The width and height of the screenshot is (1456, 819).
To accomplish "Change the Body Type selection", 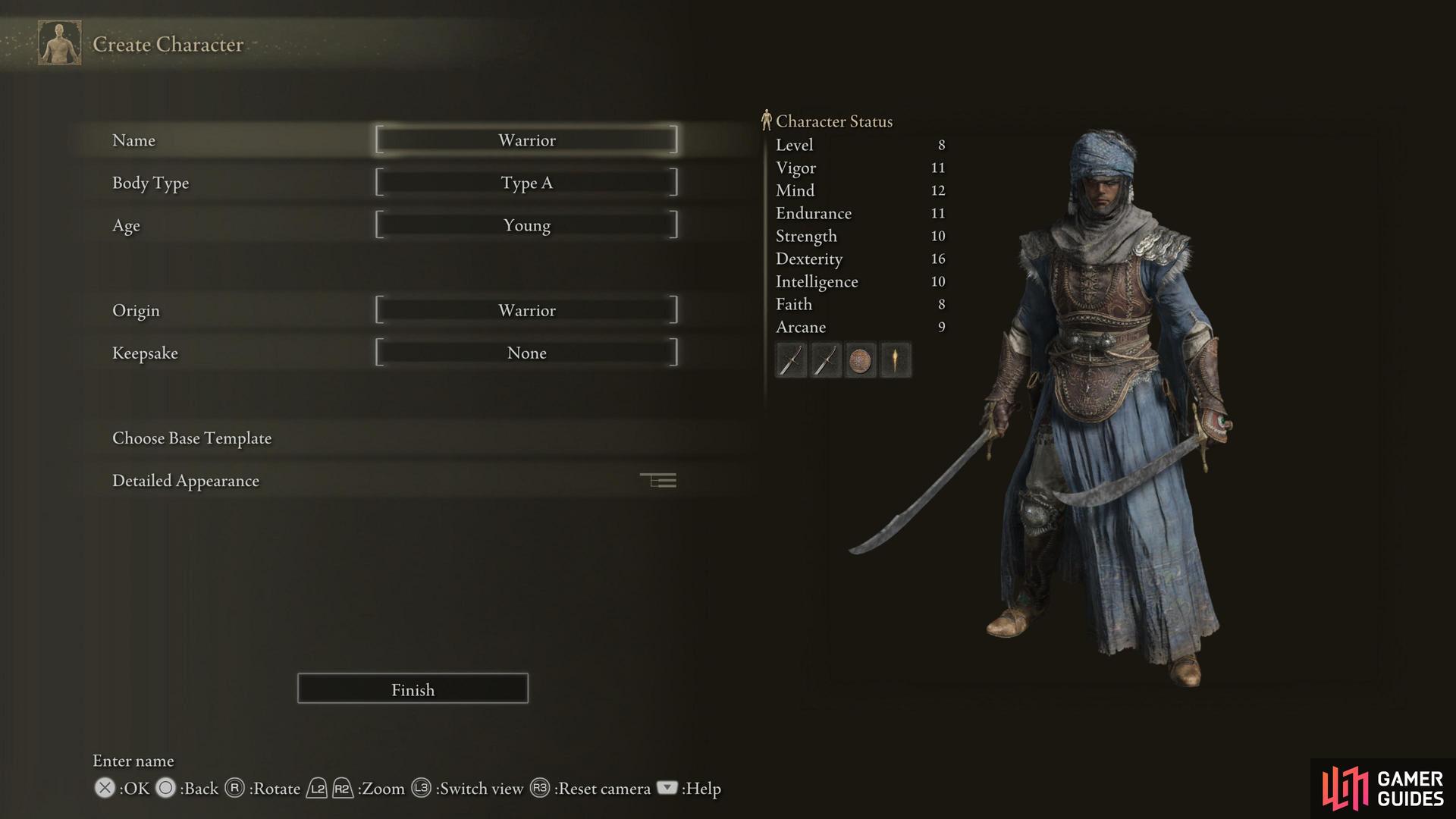I will (526, 183).
